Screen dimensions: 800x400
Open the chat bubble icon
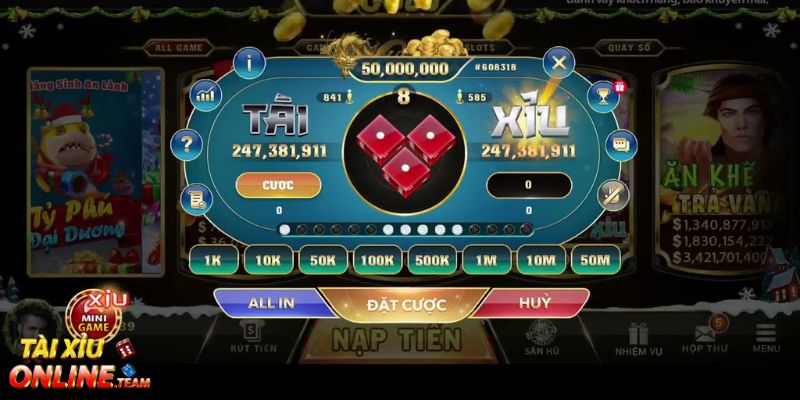(620, 145)
